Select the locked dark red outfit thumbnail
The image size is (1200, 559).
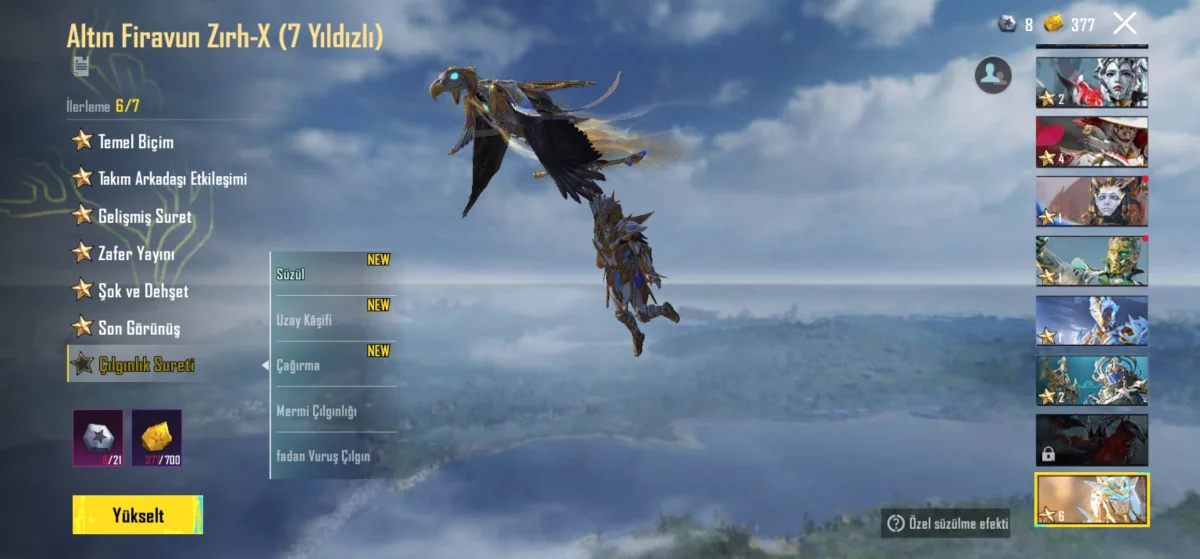click(x=1092, y=440)
